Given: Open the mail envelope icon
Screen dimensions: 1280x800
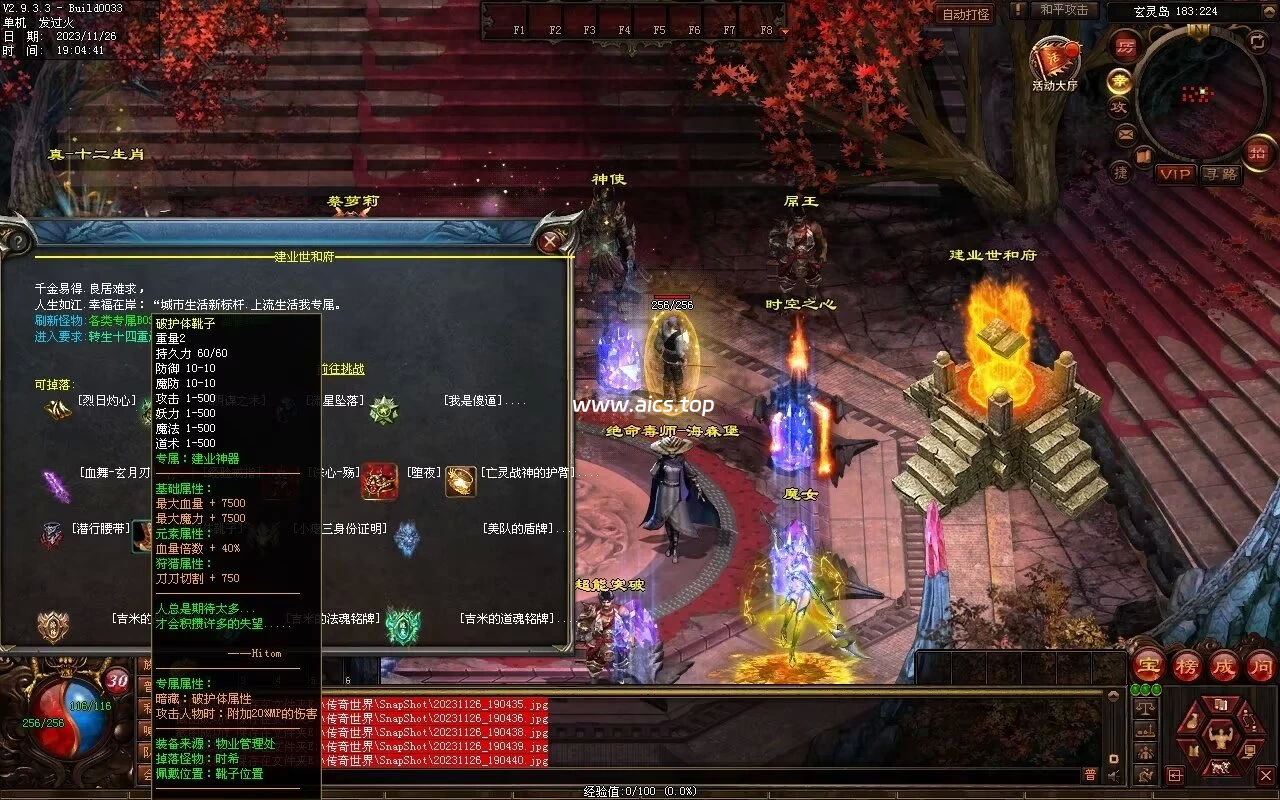Looking at the screenshot, I should click(x=1126, y=133).
